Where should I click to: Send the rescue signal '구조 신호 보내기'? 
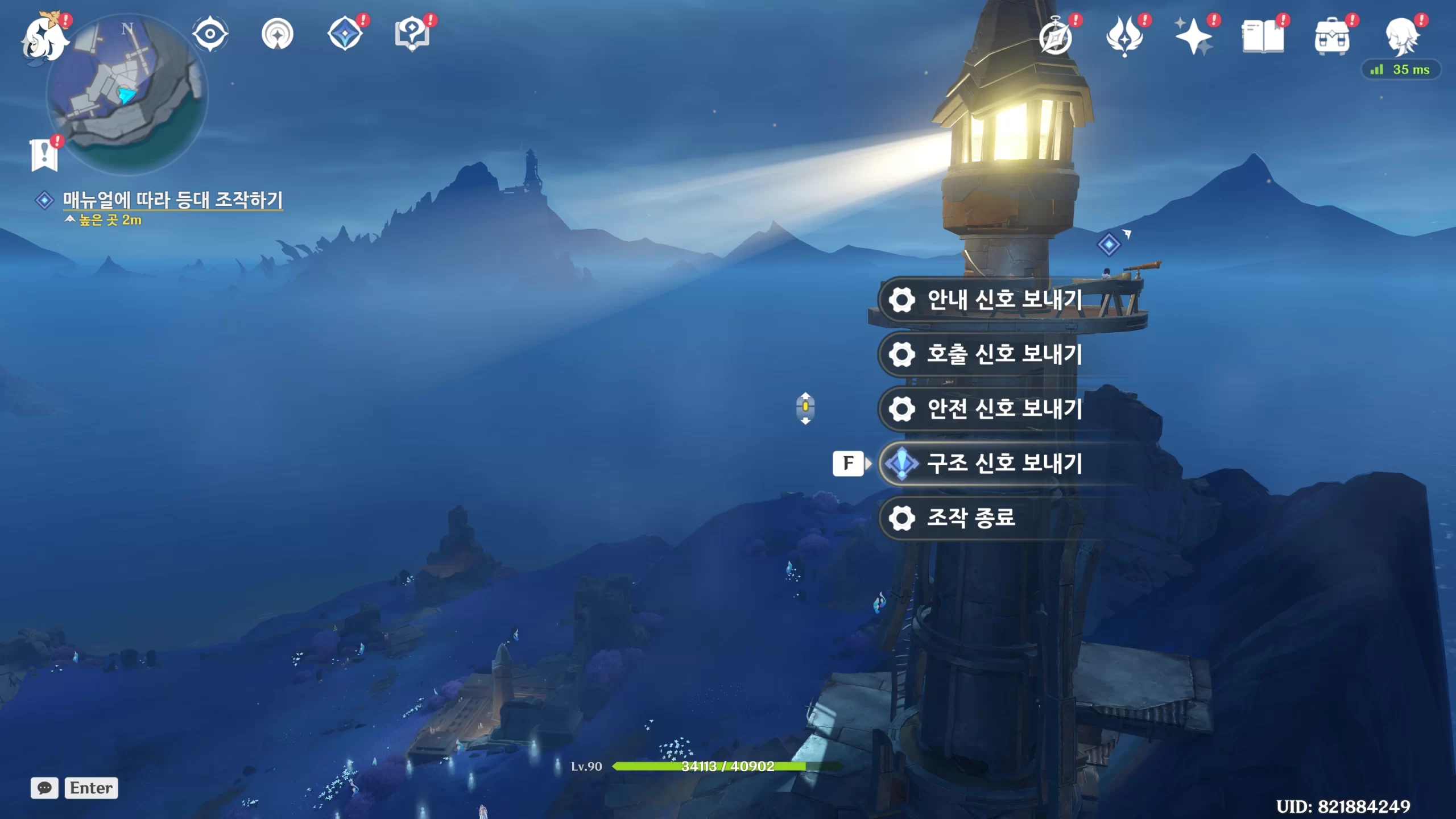1004,464
